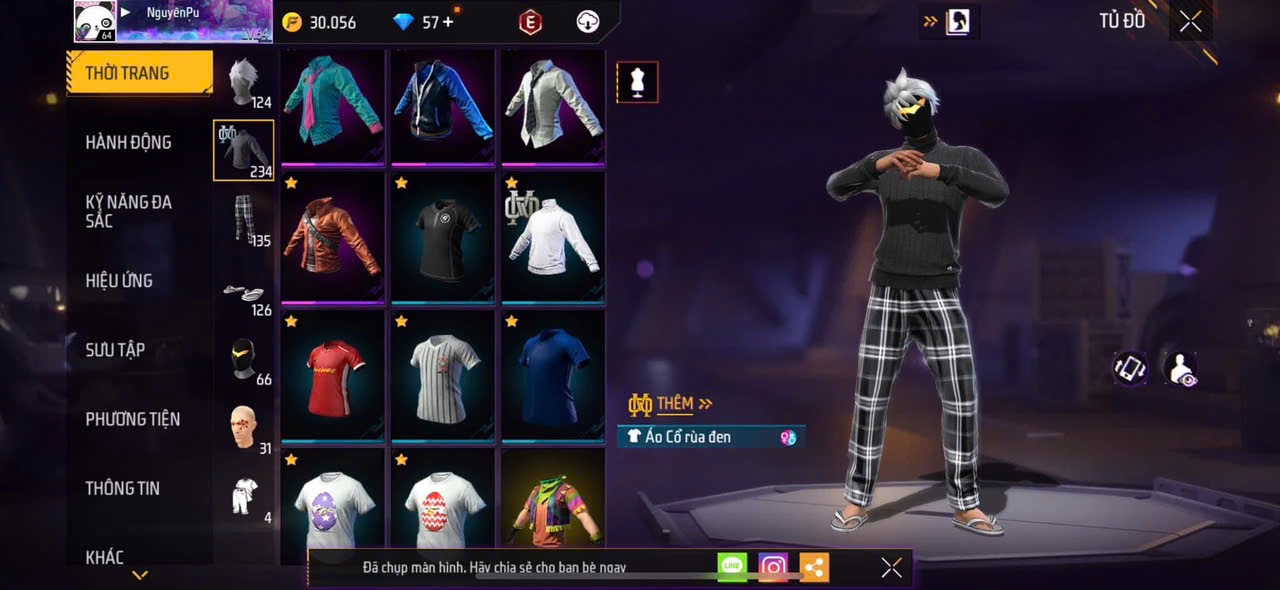Show the black mask category
The height and width of the screenshot is (590, 1280).
click(244, 358)
